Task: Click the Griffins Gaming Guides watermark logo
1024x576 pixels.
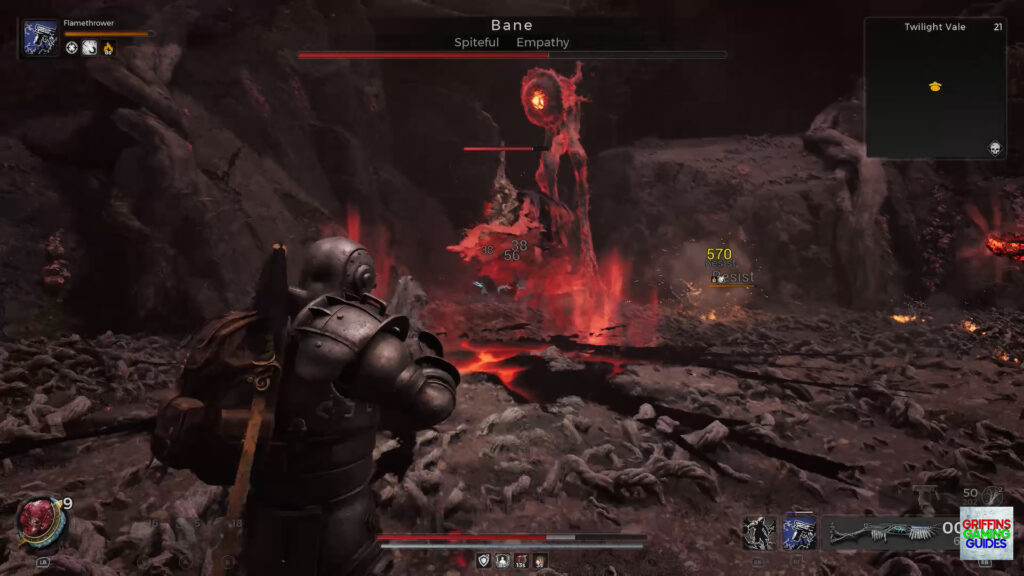Action: point(986,533)
